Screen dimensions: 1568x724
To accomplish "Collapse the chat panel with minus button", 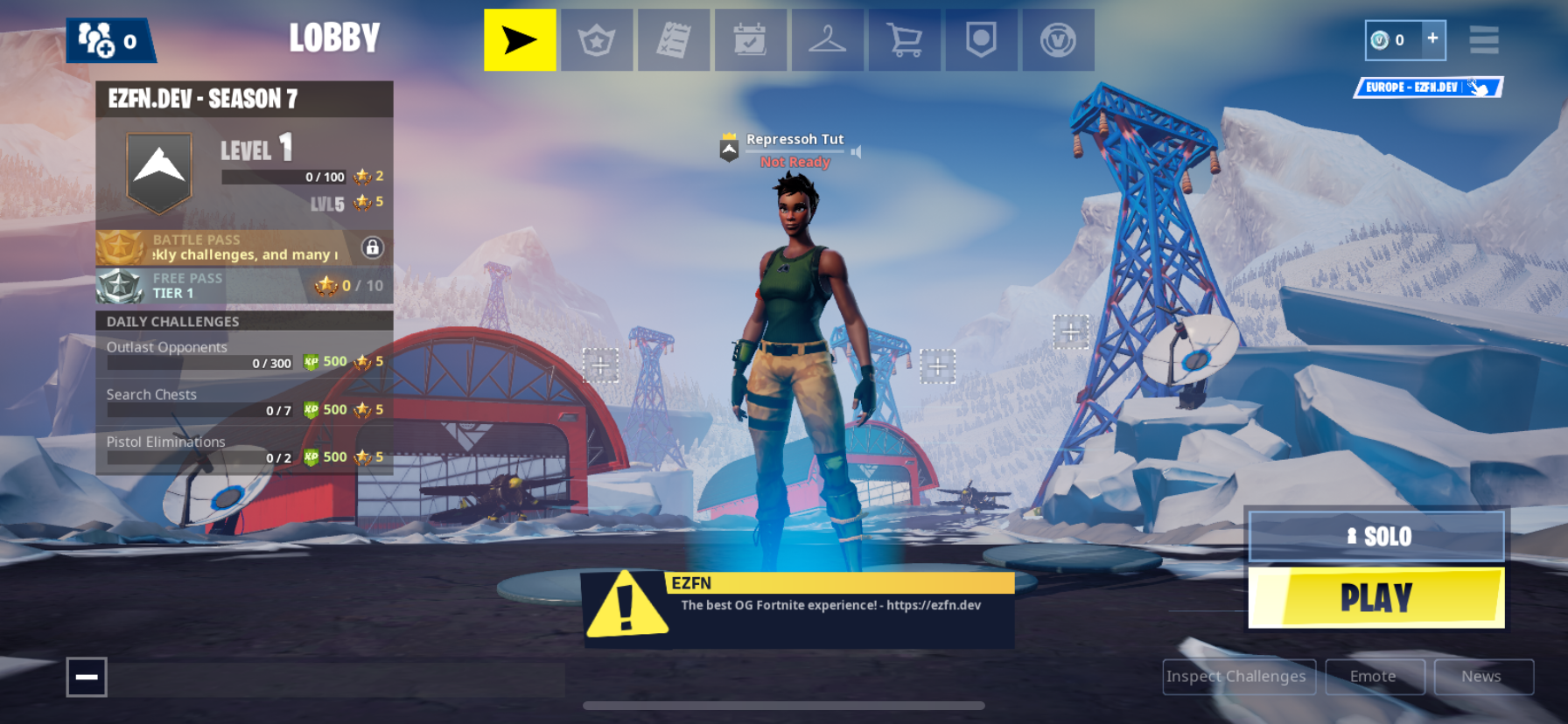I will 86,677.
